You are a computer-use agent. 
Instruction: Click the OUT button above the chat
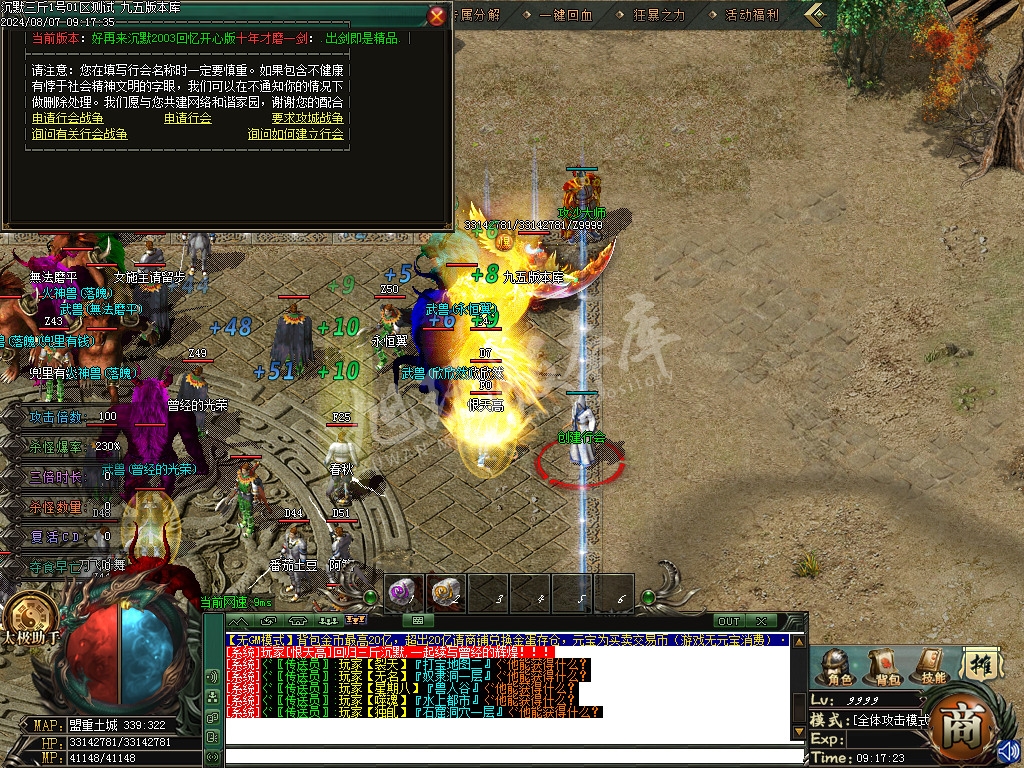tap(729, 621)
